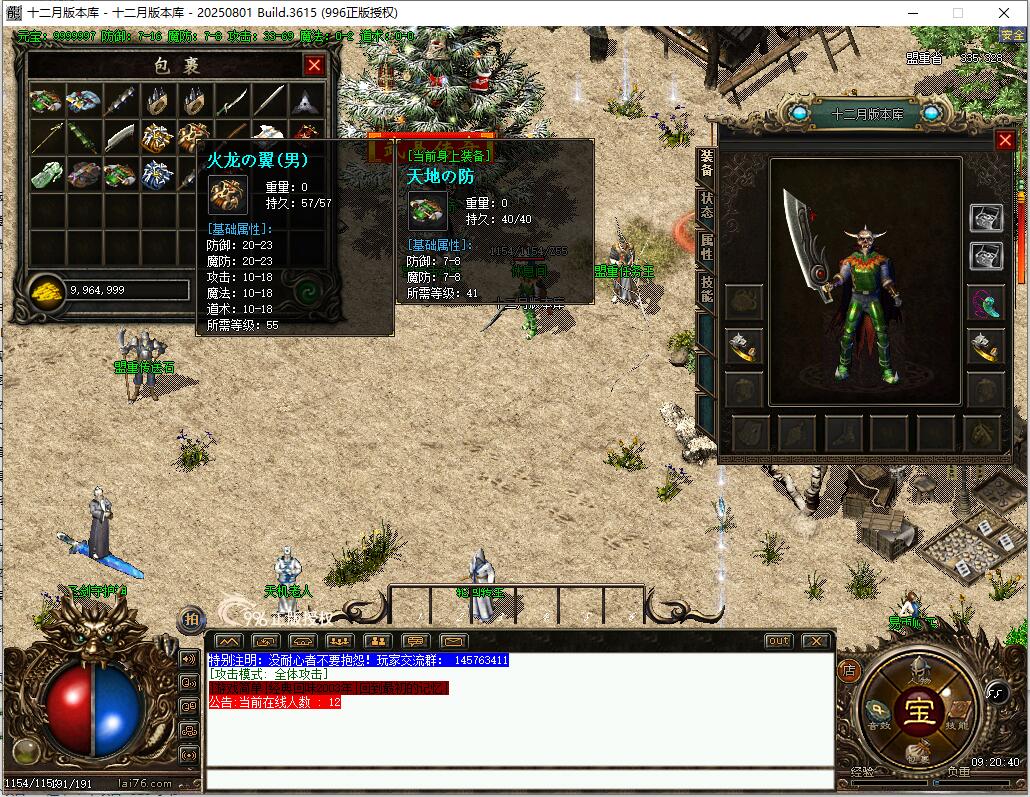
Task: Click the 拍 auction button
Action: 189,619
